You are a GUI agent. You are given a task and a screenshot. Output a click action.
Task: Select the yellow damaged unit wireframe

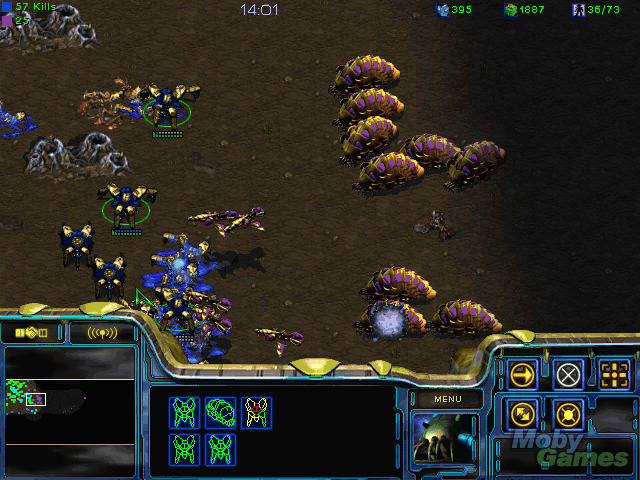(x=256, y=411)
